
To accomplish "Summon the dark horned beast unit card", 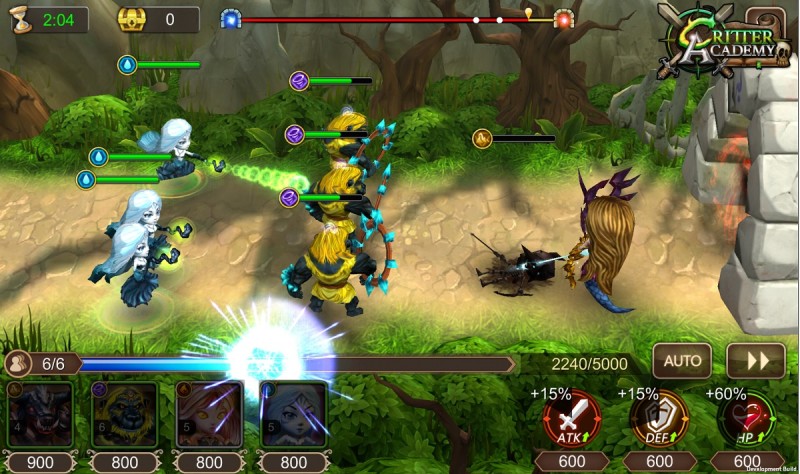I will (x=40, y=415).
